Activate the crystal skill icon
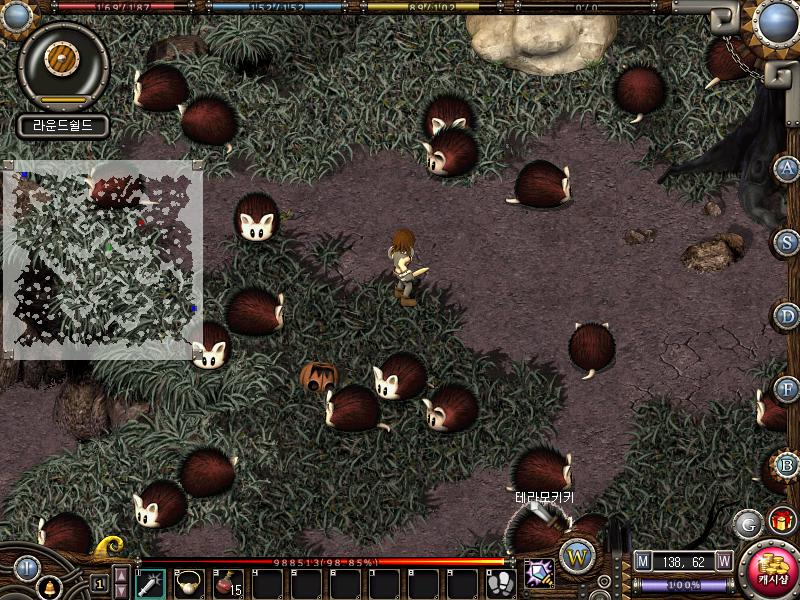Screen dimensions: 800x600 [x=539, y=573]
